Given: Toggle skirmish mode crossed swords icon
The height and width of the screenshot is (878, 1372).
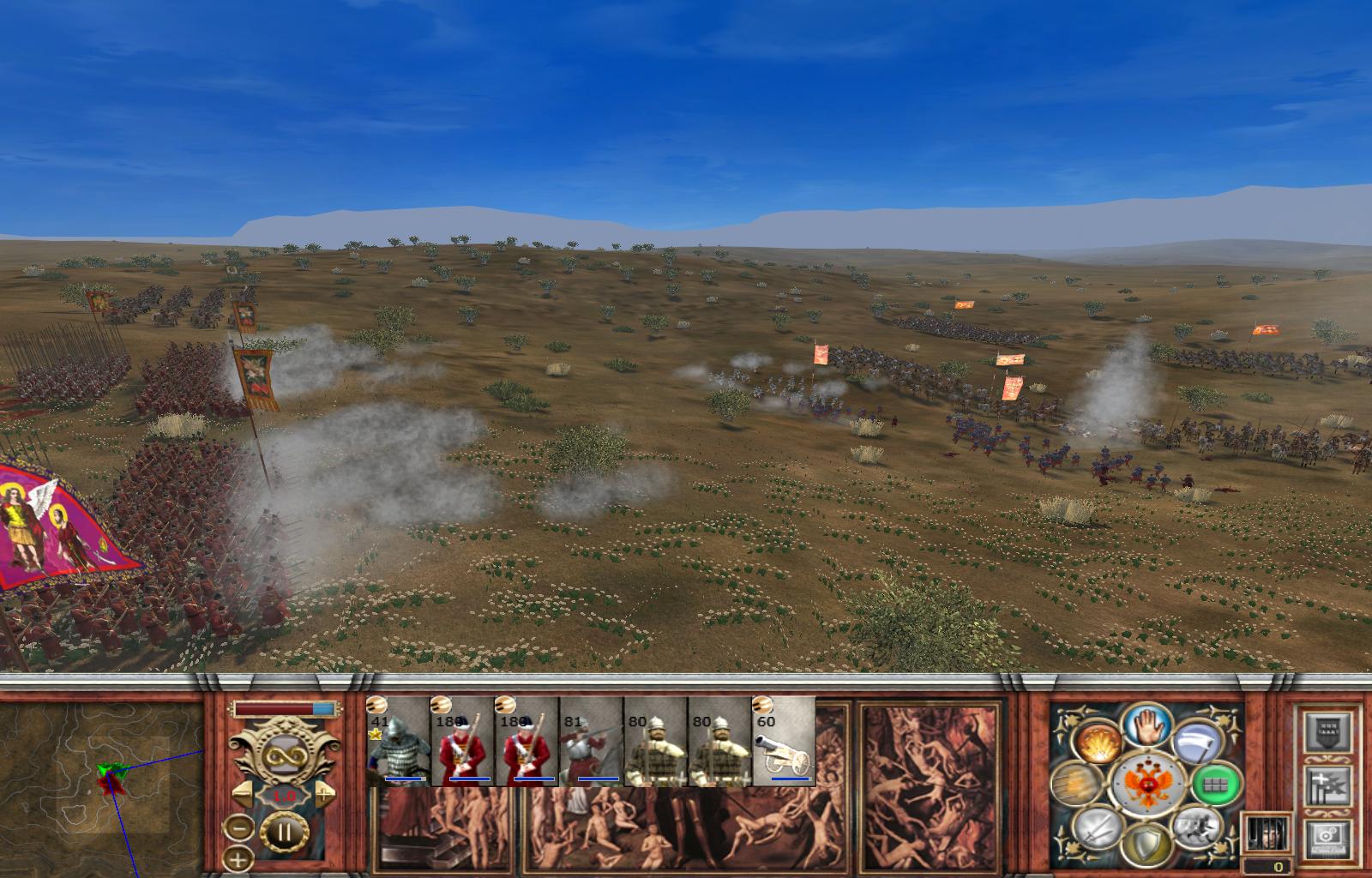Looking at the screenshot, I should (1097, 828).
